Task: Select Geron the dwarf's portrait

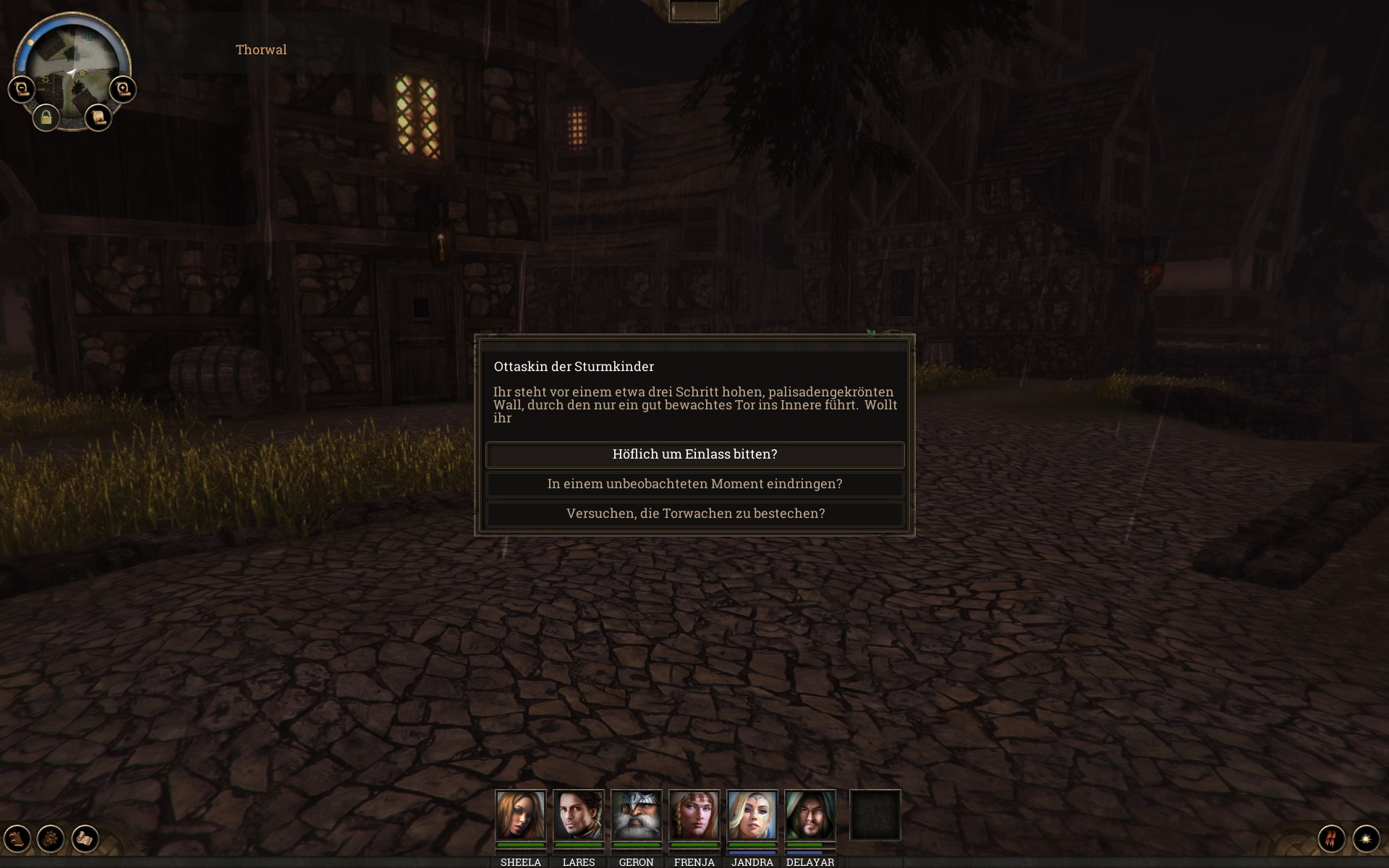Action: [636, 815]
